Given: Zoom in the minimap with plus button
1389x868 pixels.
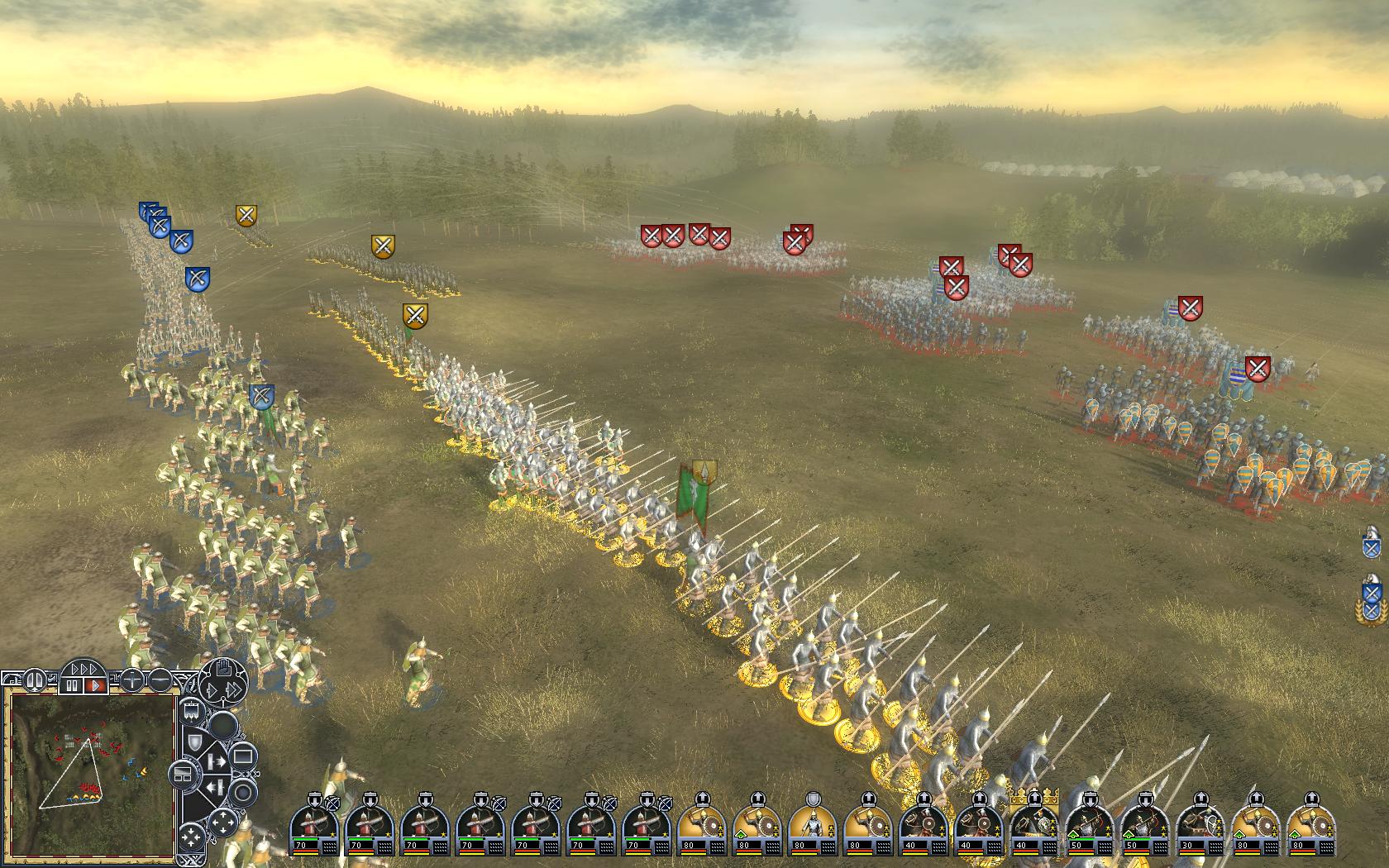Looking at the screenshot, I should point(132,680).
